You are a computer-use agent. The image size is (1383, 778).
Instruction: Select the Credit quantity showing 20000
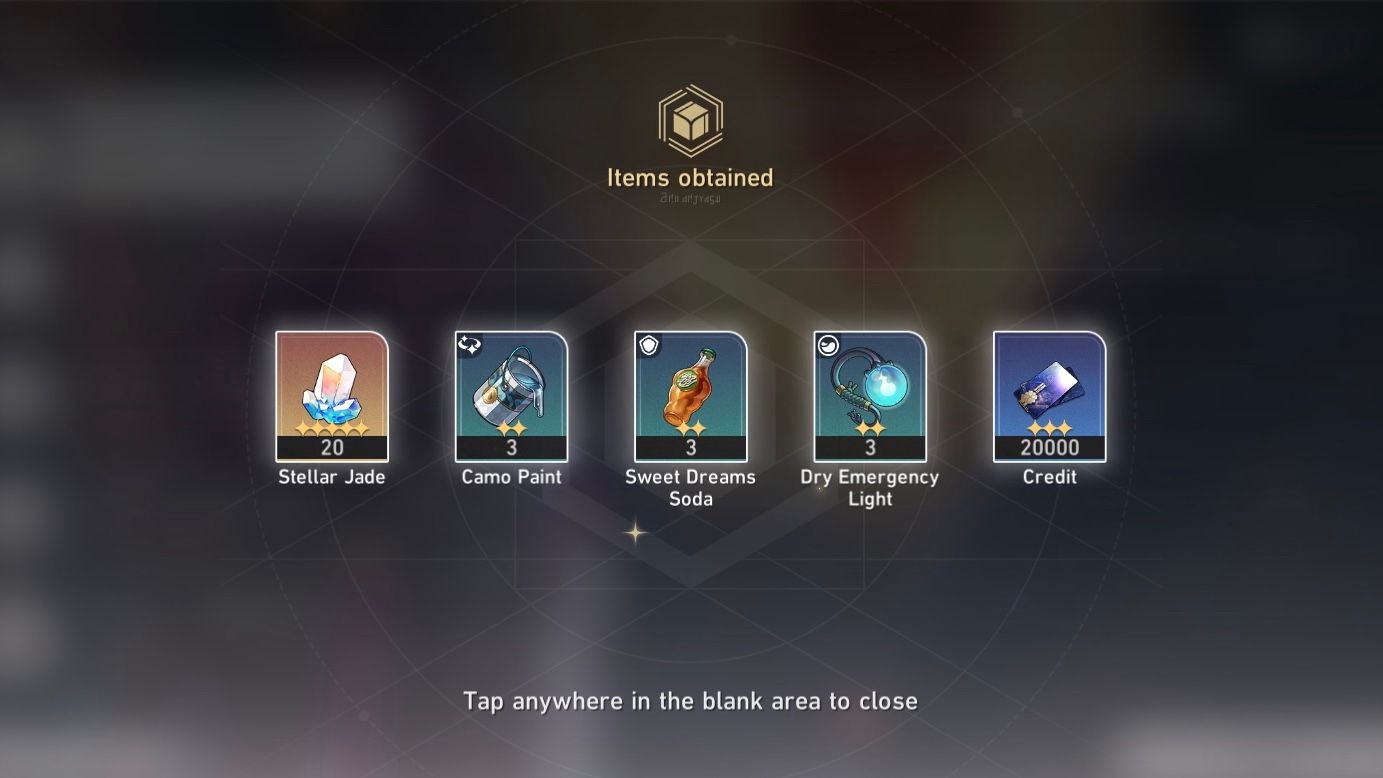(x=1048, y=448)
